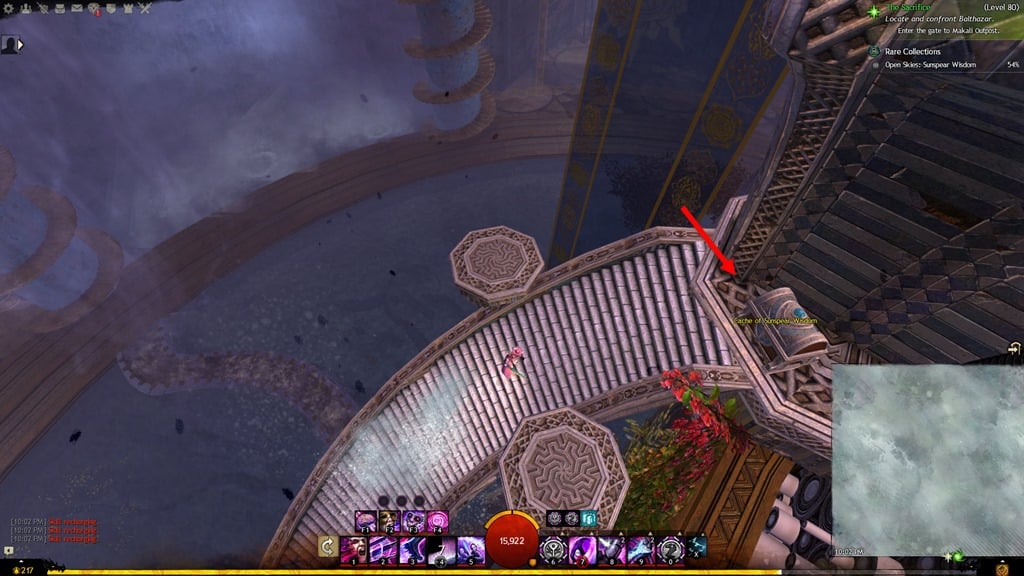Click the minimap
This screenshot has height=576, width=1024.
(926, 460)
